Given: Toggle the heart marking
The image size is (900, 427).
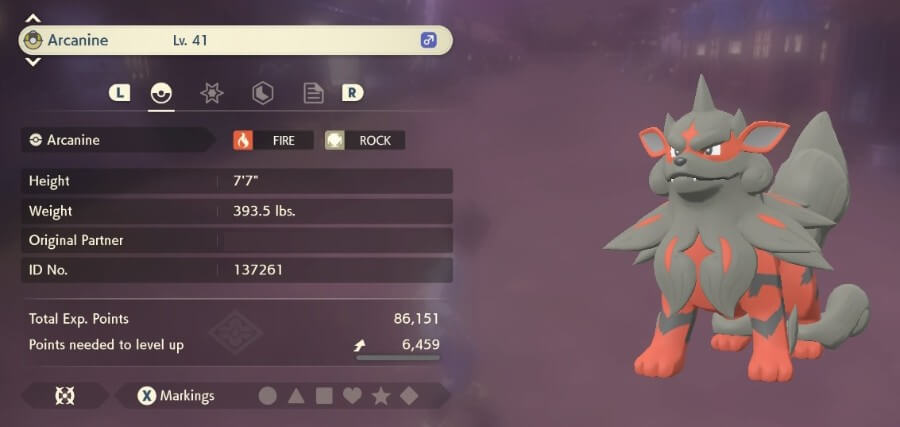Looking at the screenshot, I should pyautogui.click(x=352, y=396).
